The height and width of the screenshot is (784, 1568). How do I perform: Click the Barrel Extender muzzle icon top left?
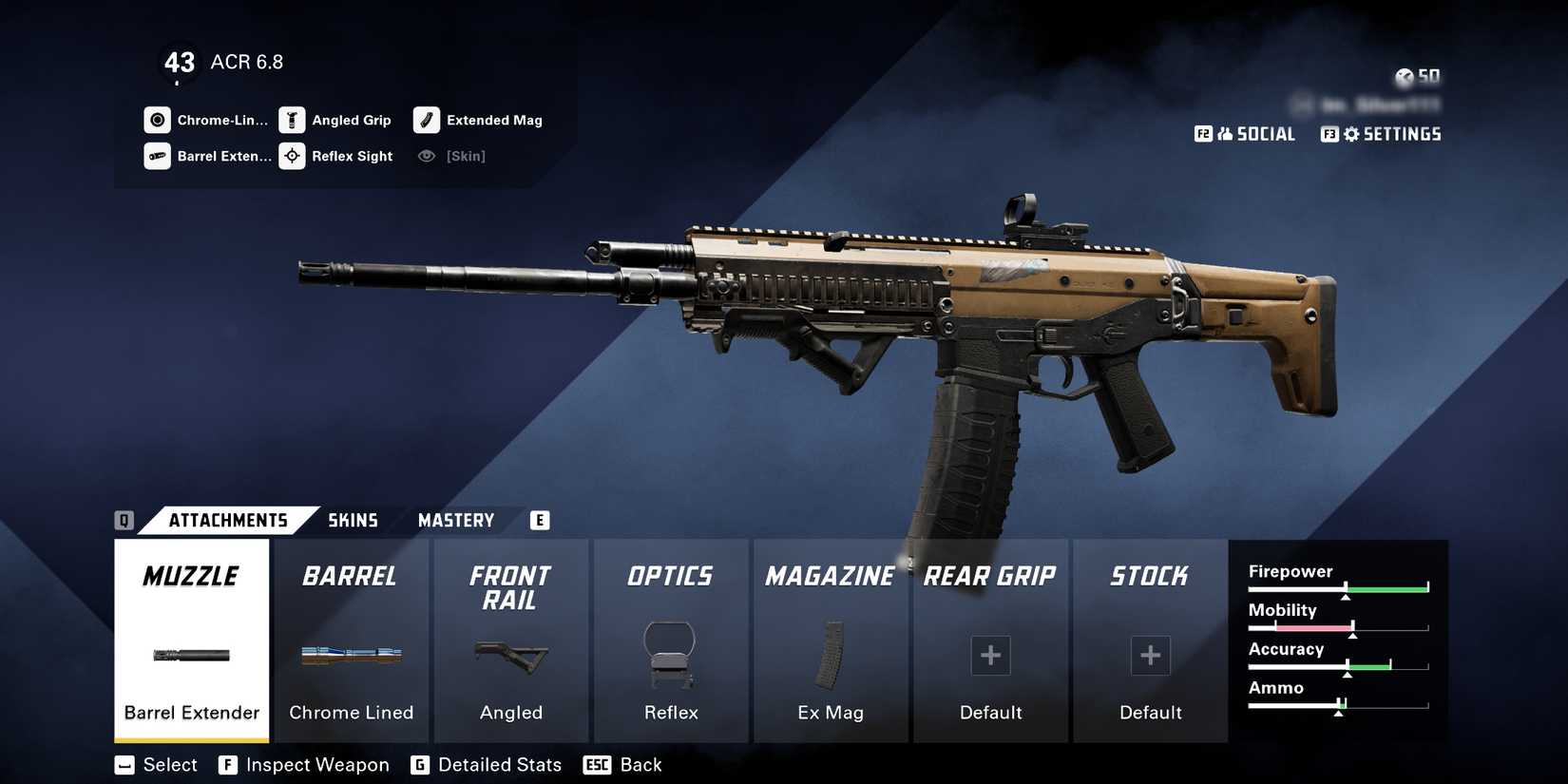click(x=158, y=156)
